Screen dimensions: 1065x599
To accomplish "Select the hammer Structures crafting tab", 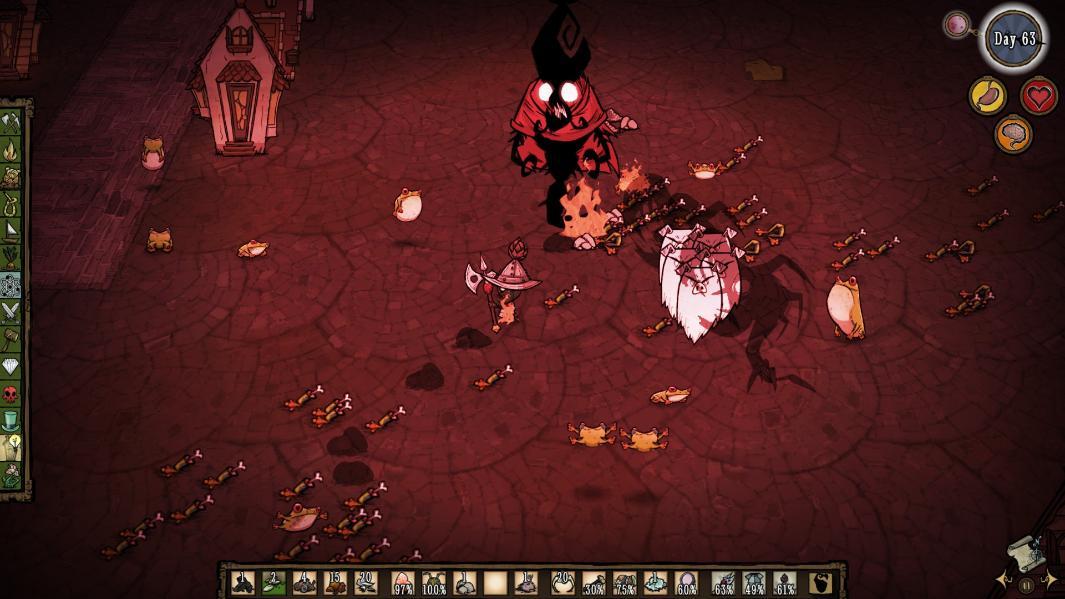I will point(11,339).
